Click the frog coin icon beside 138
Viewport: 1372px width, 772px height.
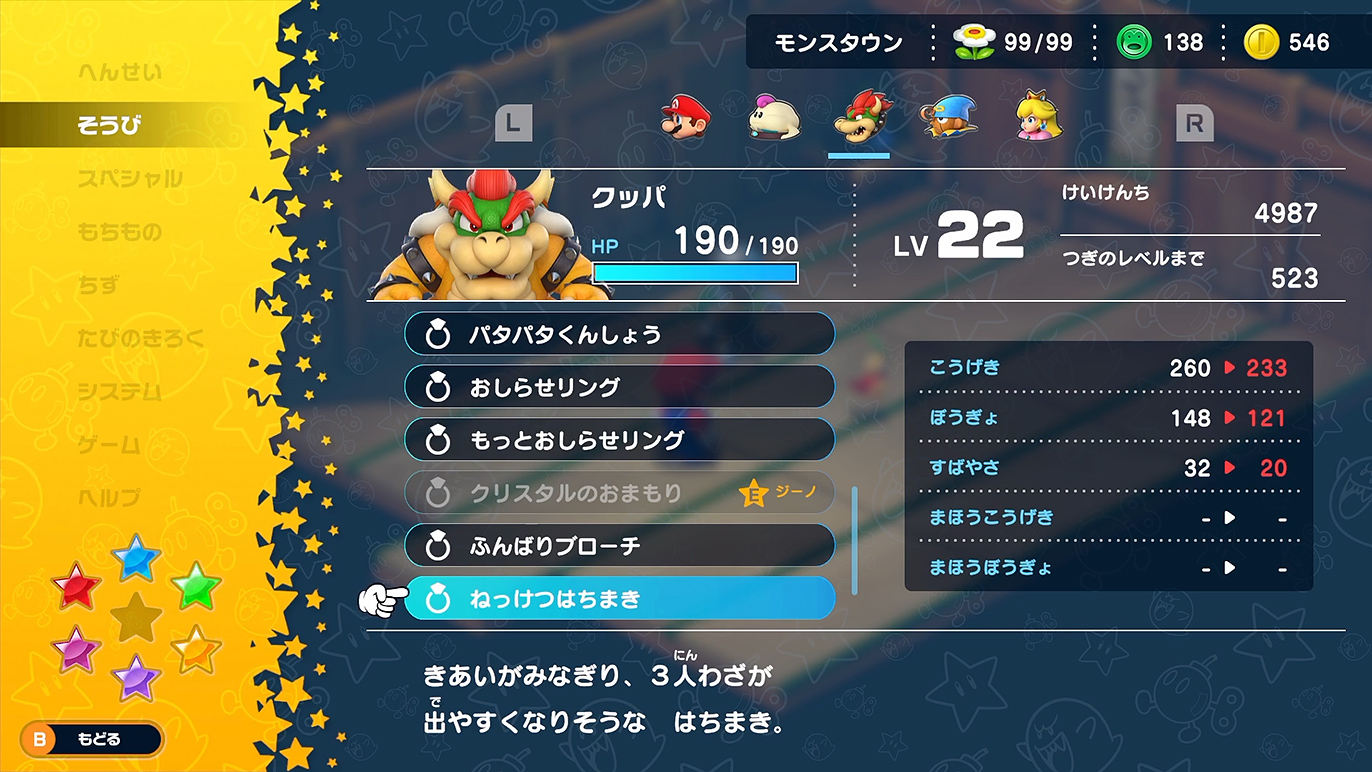click(1135, 42)
